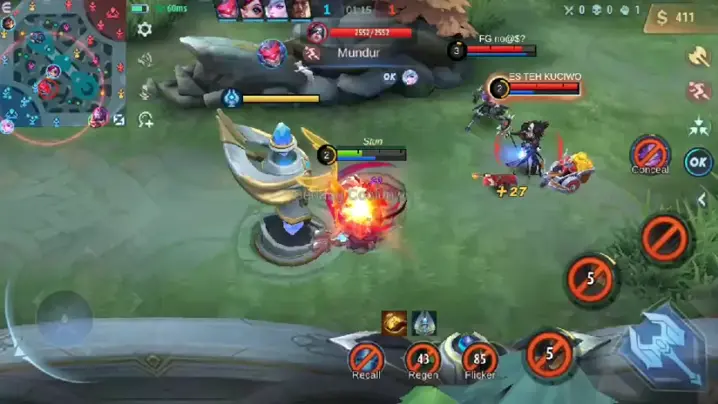
Task: Use the Regen heal button
Action: pos(423,358)
